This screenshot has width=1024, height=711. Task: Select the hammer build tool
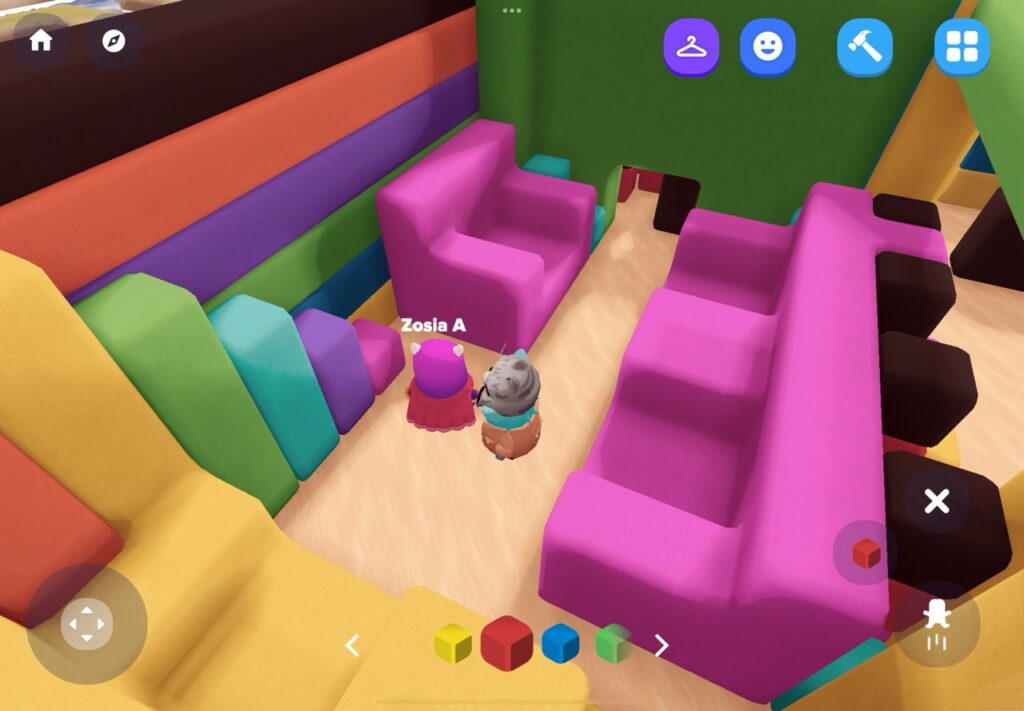click(865, 47)
